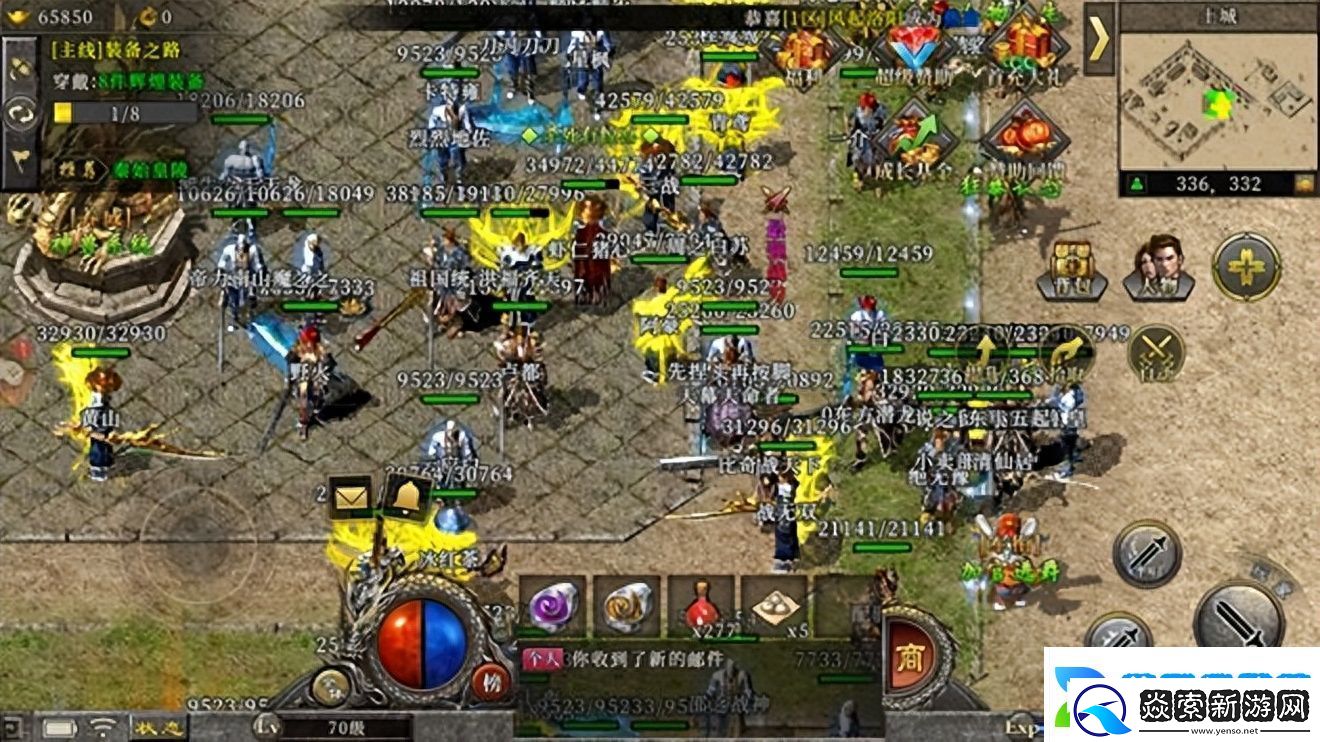
Task: Drink the red health potion x277
Action: (x=701, y=604)
